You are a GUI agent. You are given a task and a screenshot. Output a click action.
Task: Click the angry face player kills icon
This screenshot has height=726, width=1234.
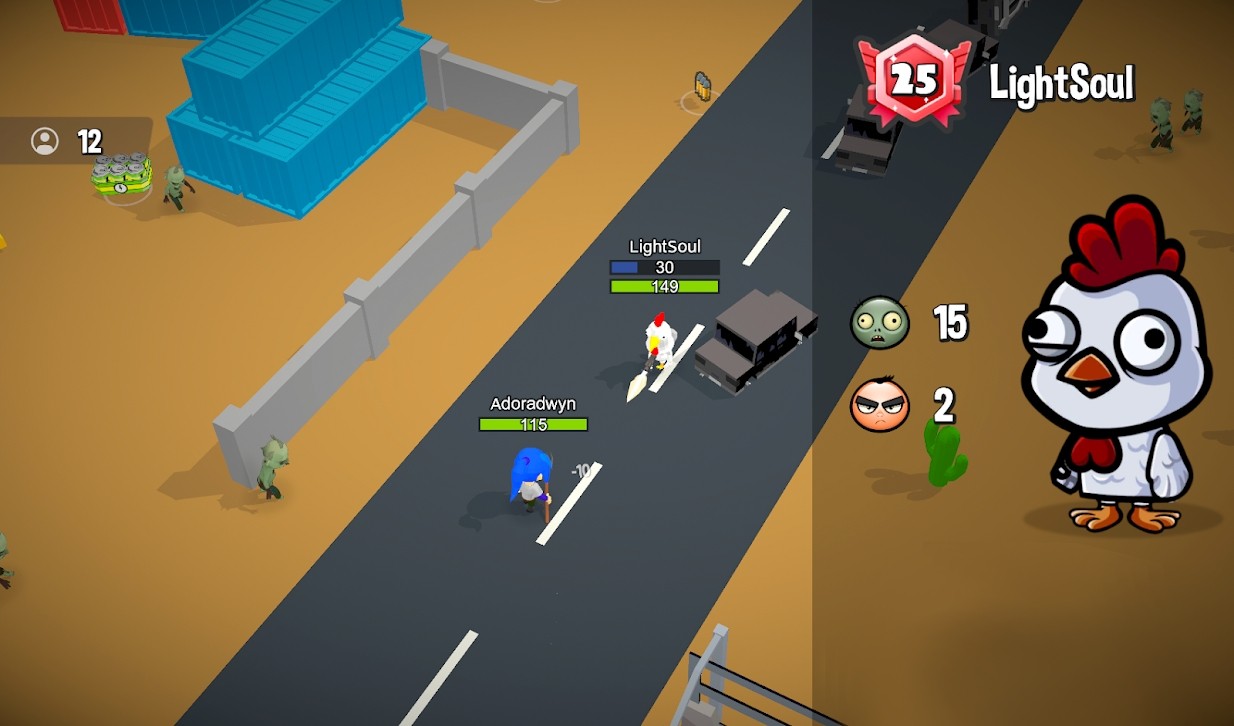coord(880,406)
